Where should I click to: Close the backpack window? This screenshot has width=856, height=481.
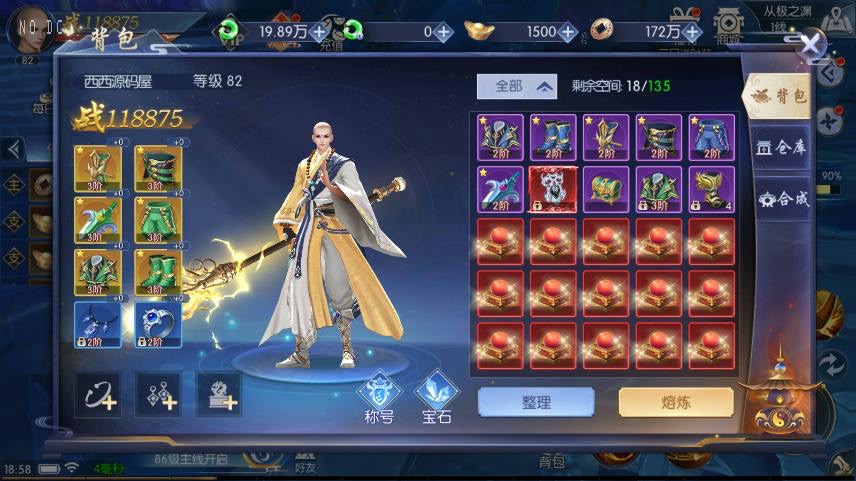point(812,44)
